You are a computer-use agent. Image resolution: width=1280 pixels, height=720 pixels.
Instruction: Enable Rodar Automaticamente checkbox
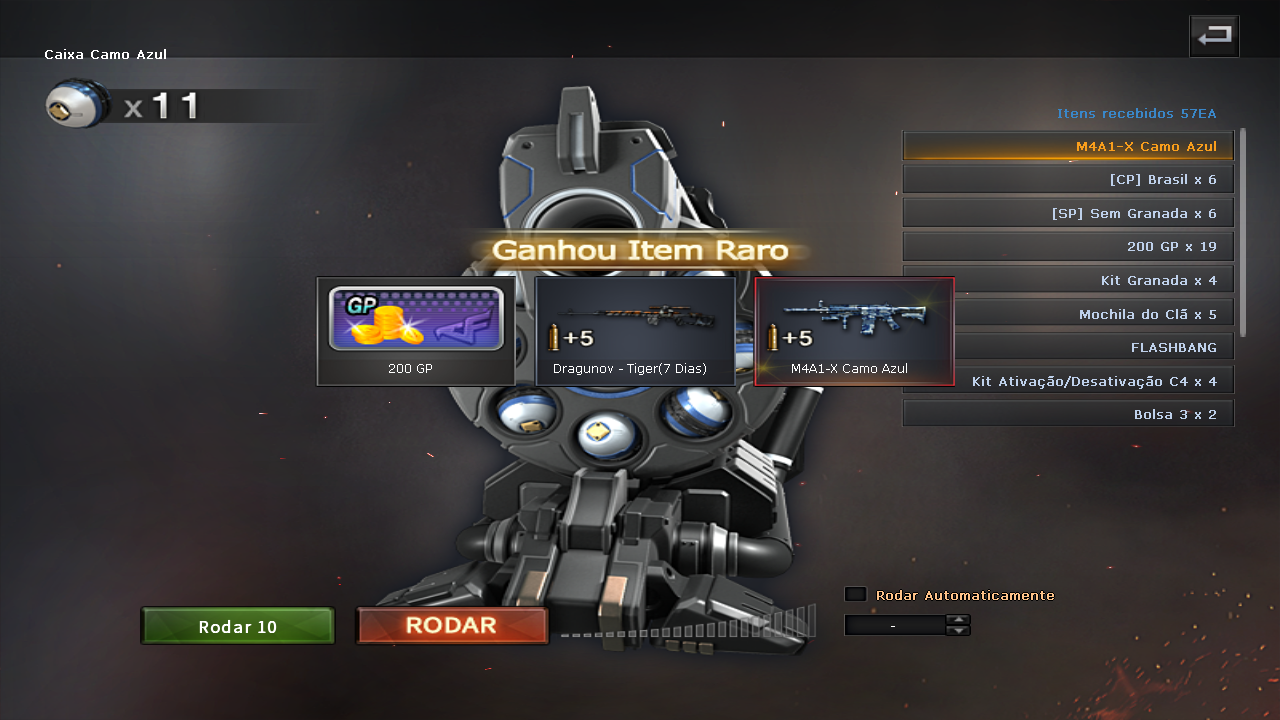click(855, 593)
